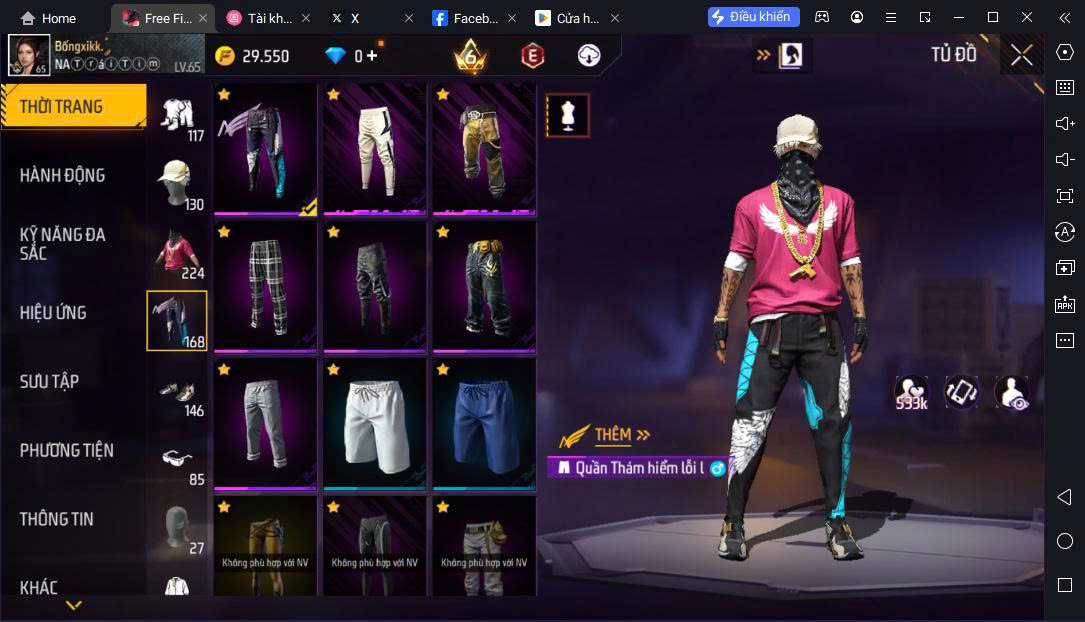Choose the plaid checkered pants

coord(265,287)
